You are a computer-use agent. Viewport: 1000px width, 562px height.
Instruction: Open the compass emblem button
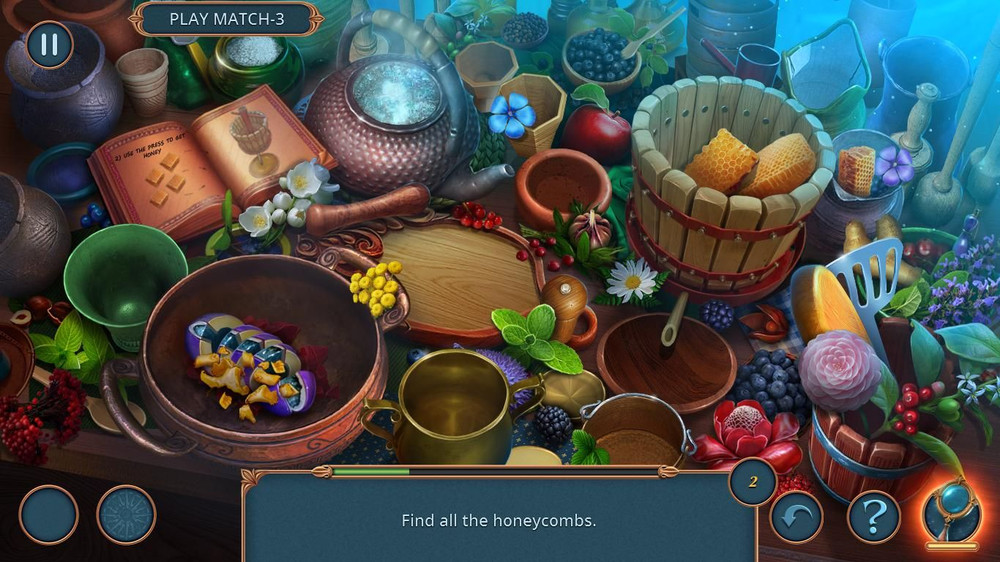click(126, 515)
